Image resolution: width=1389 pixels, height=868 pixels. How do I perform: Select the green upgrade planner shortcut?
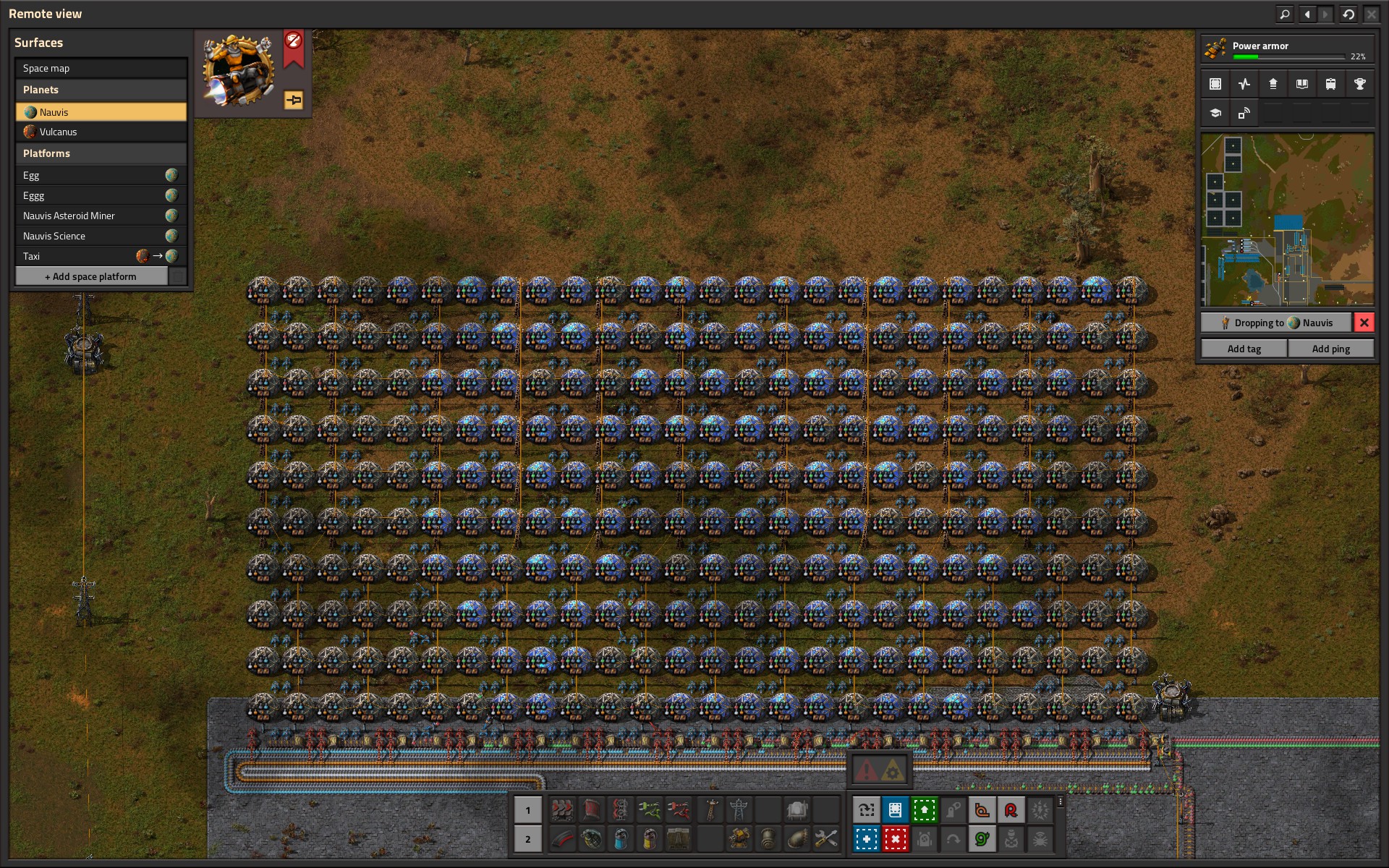tap(924, 810)
